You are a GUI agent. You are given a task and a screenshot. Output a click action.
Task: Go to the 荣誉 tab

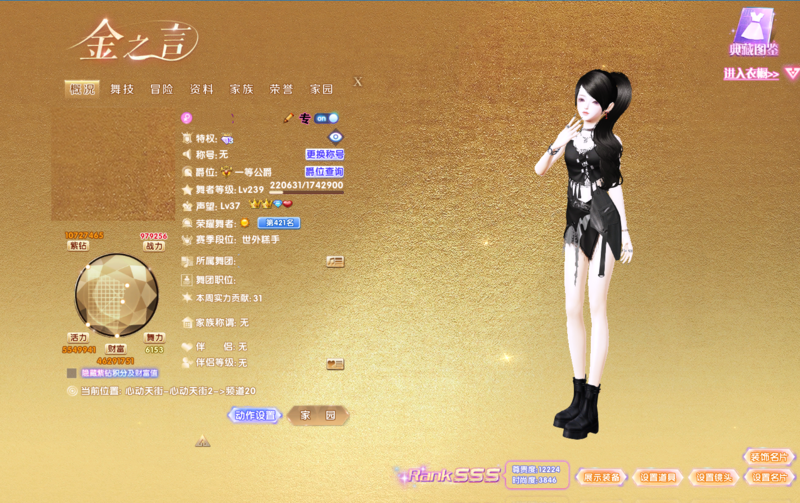pyautogui.click(x=282, y=89)
